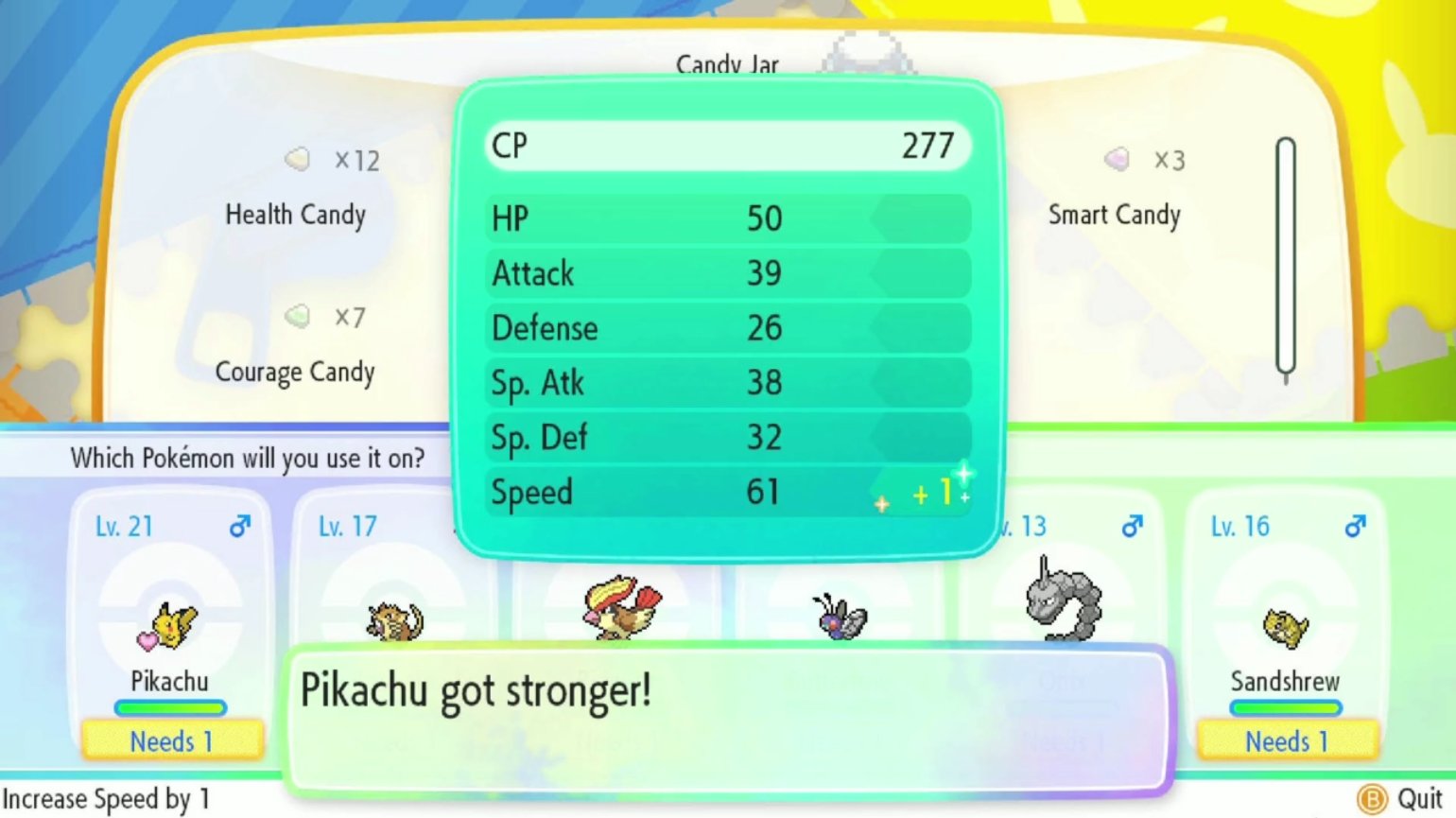This screenshot has width=1456, height=818.
Task: Click the CP 277 header bar
Action: point(728,146)
